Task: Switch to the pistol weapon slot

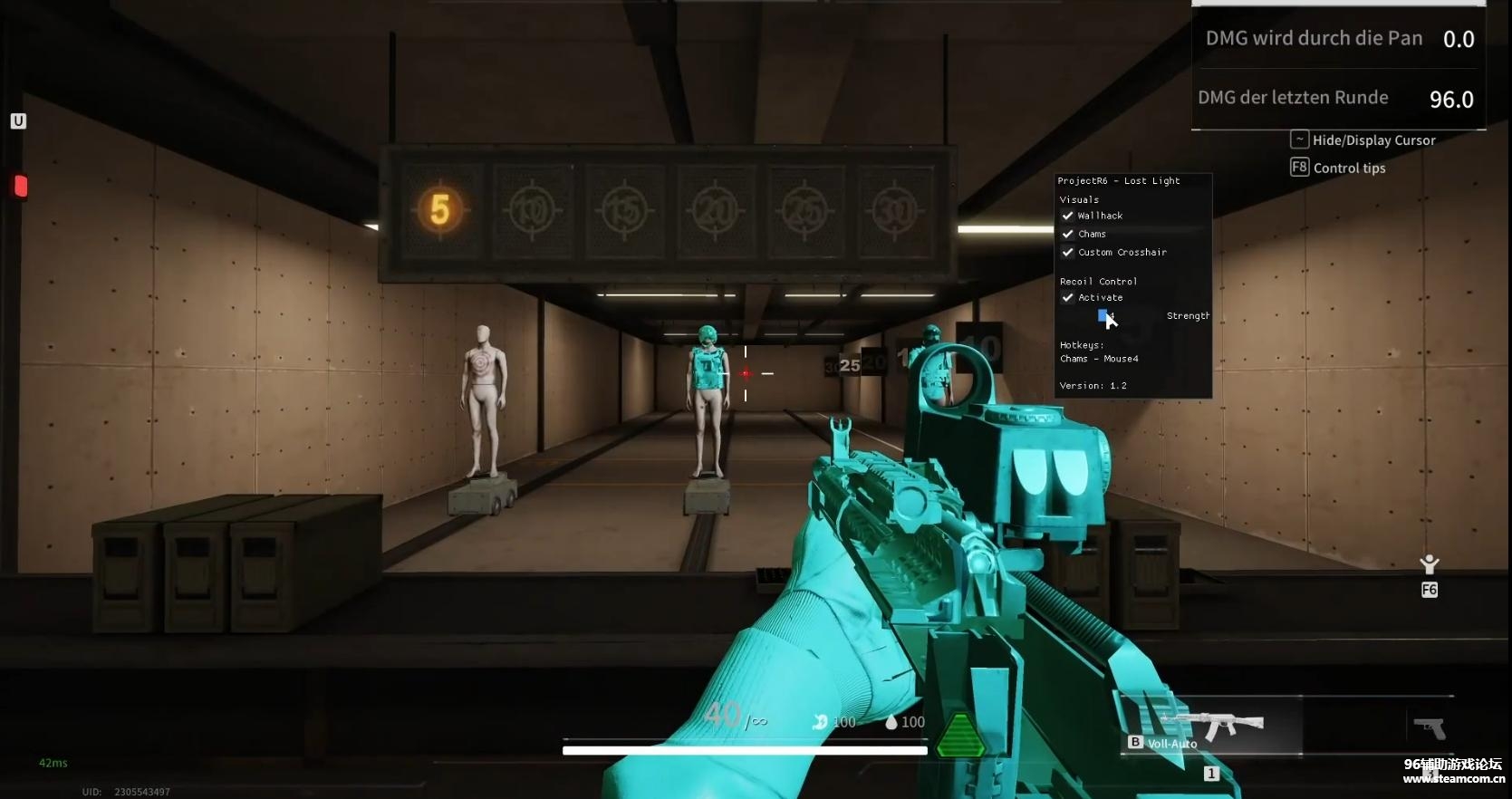Action: pyautogui.click(x=1430, y=727)
